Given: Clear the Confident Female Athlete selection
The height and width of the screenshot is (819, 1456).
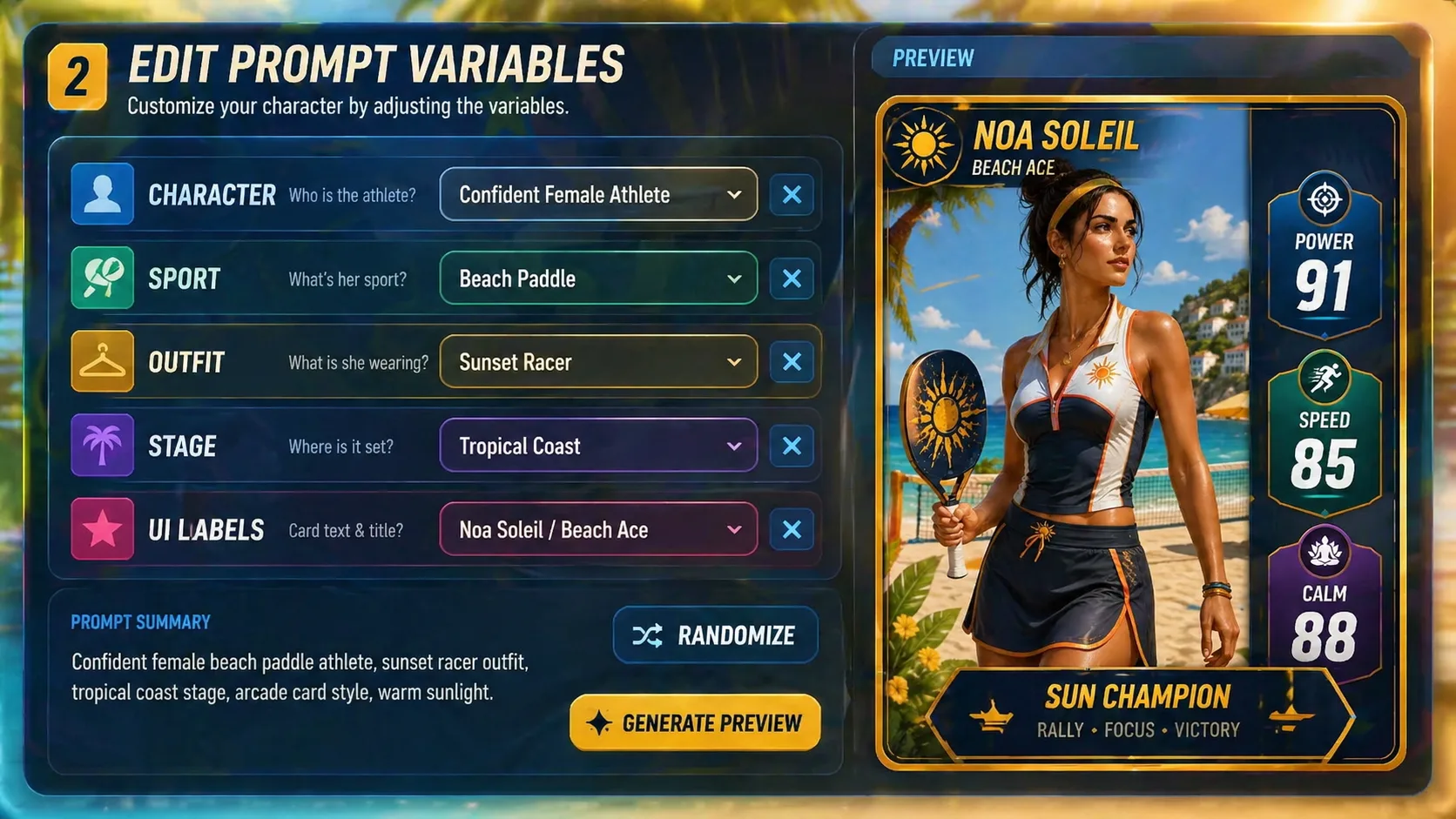Looking at the screenshot, I should [792, 195].
